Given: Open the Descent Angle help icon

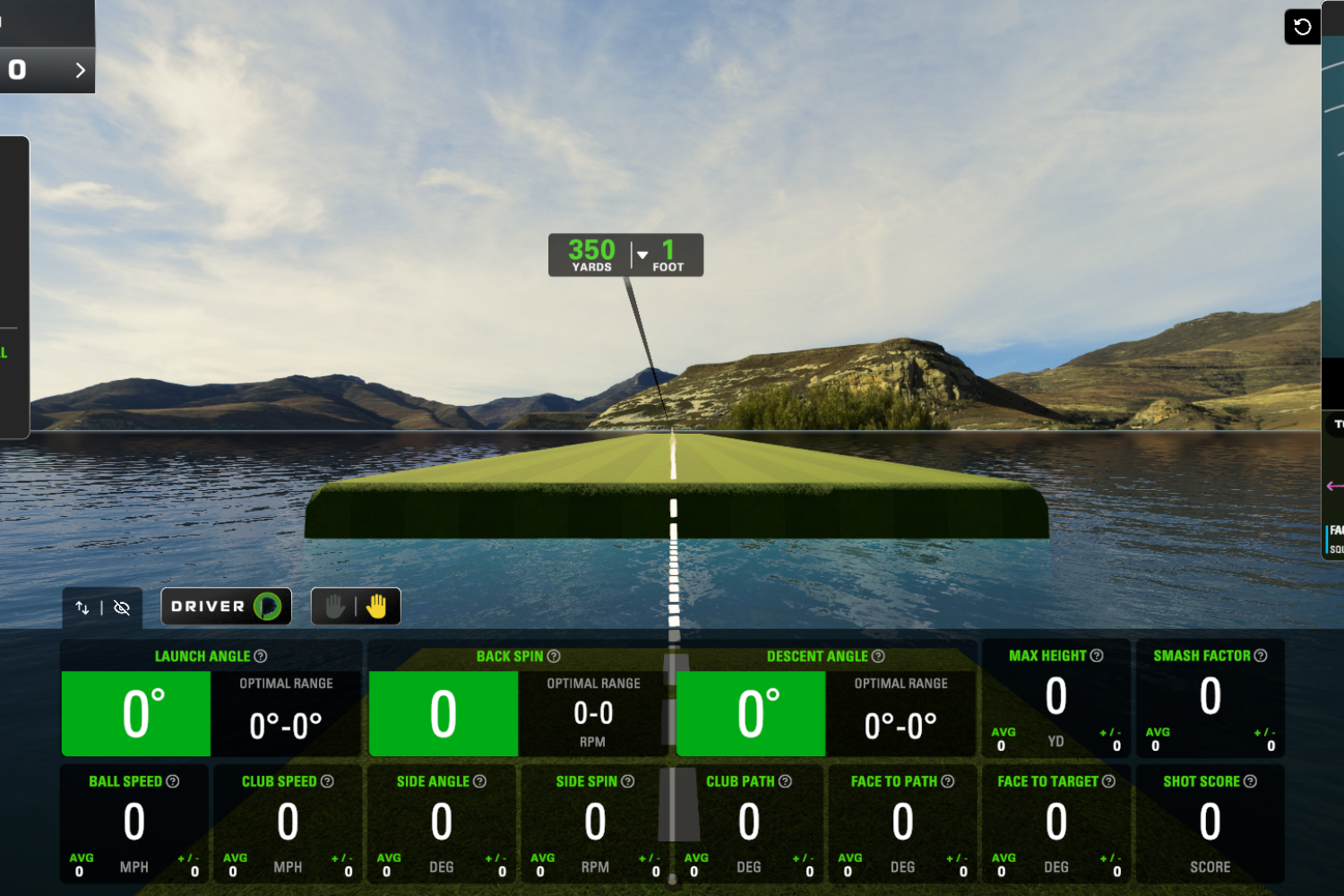Looking at the screenshot, I should click(x=879, y=656).
